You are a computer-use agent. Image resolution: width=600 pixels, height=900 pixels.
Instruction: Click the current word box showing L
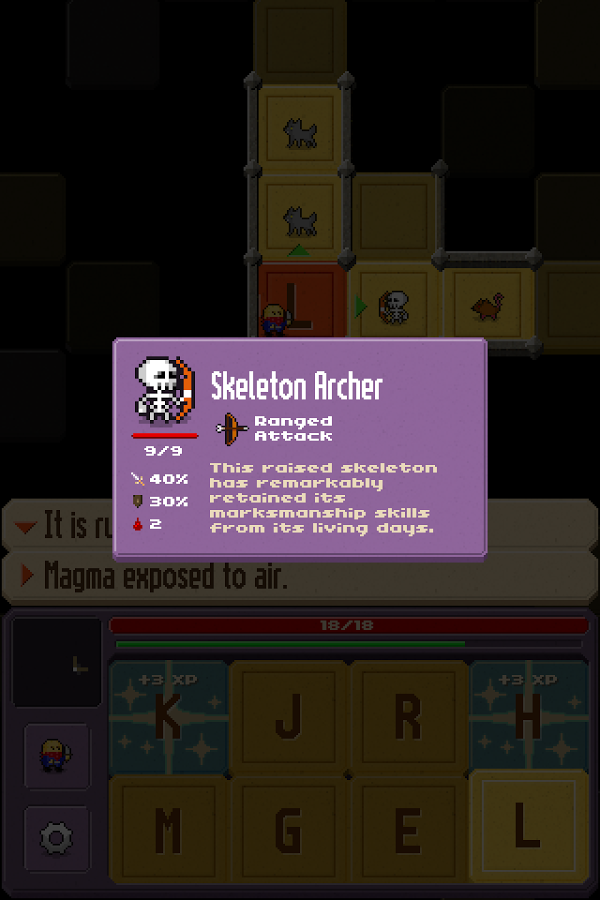tap(57, 663)
